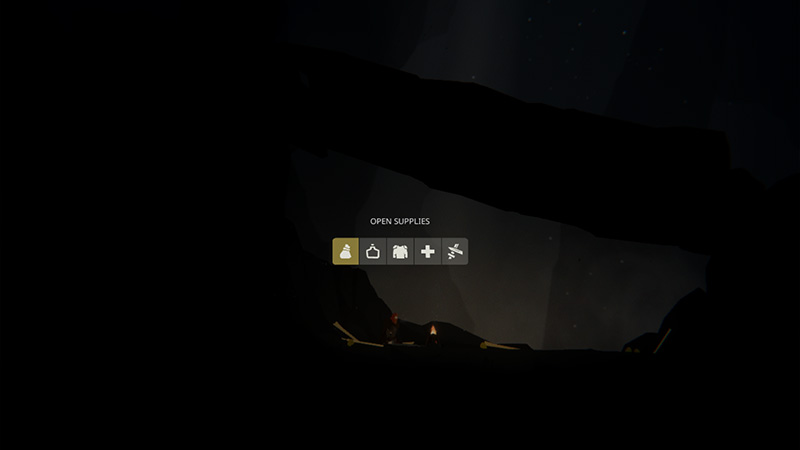Open supplies with the sack icon
Screen dimensions: 800x450
[346, 251]
